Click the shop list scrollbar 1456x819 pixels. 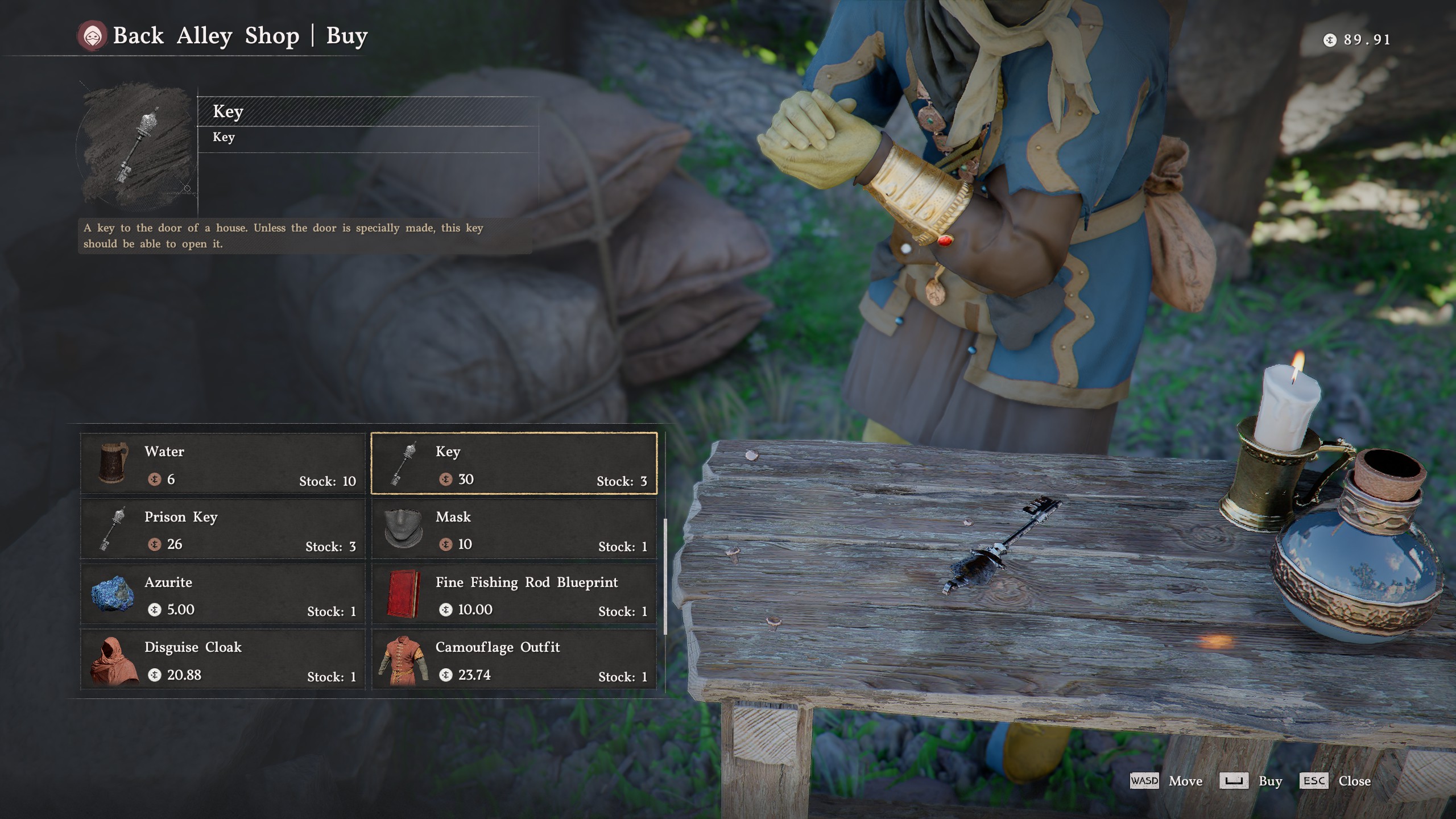665,576
